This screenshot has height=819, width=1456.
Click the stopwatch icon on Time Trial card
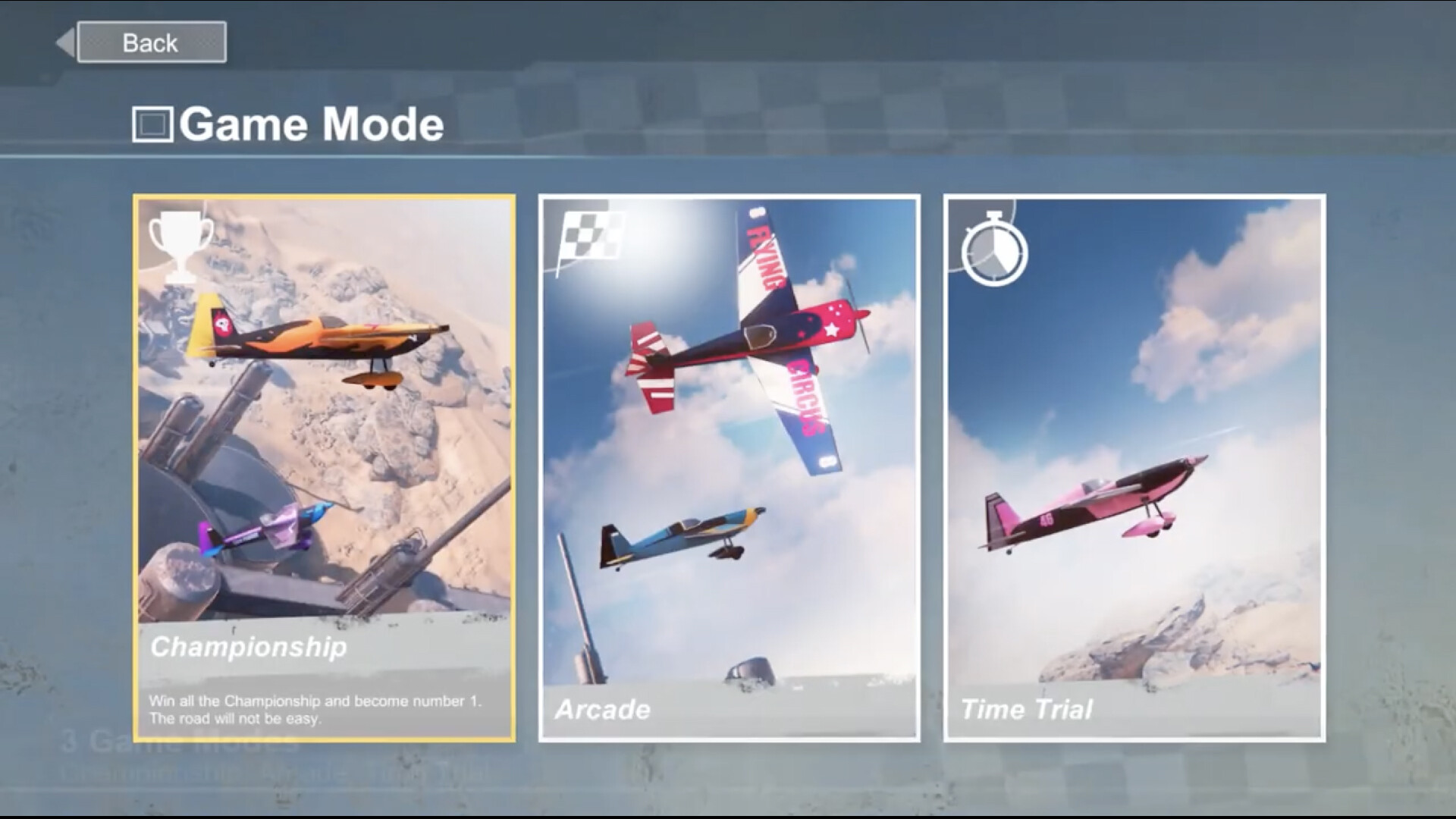pyautogui.click(x=995, y=253)
